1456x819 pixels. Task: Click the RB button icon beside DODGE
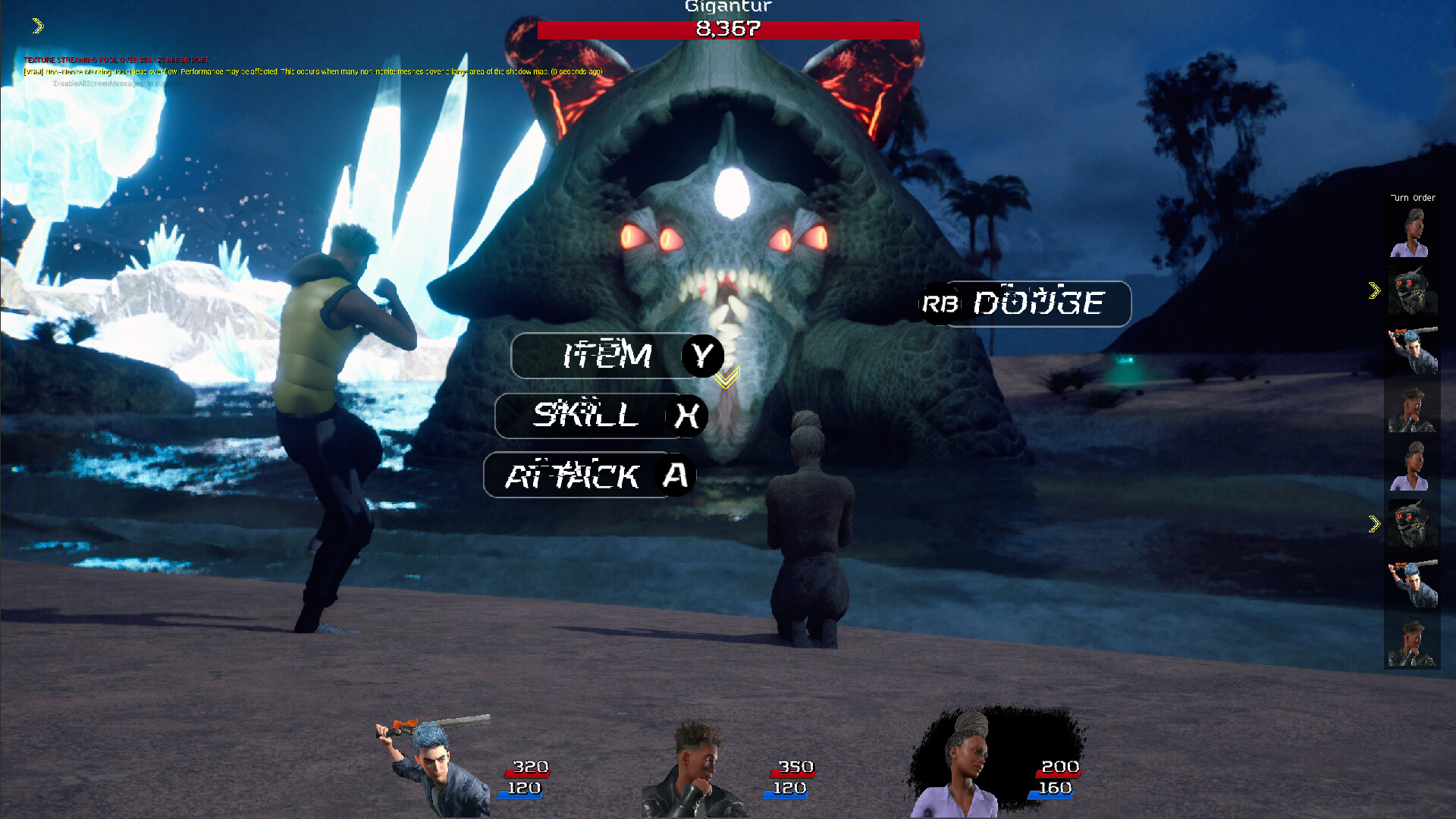(940, 304)
